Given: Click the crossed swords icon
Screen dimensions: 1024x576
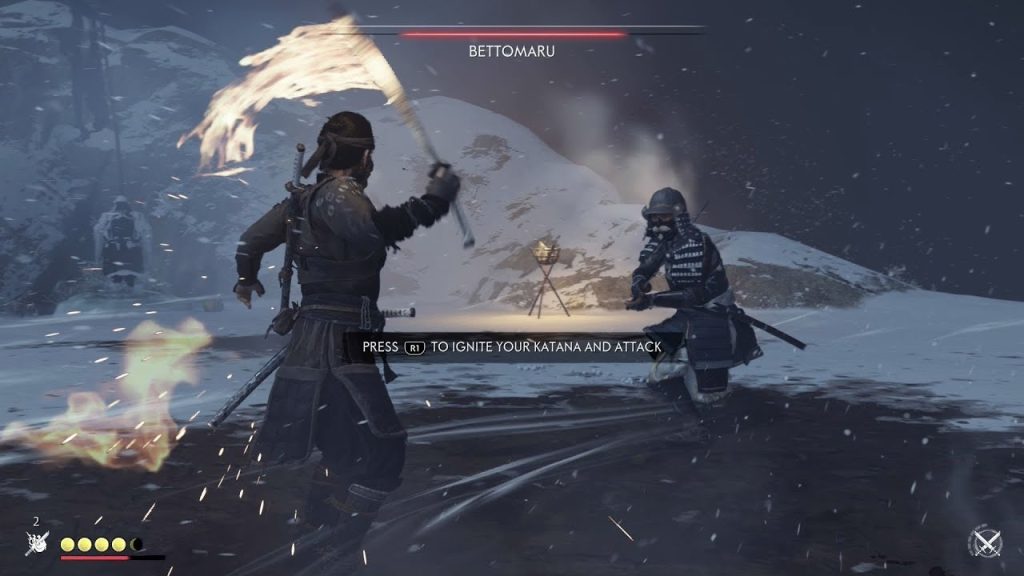Looking at the screenshot, I should point(985,543).
